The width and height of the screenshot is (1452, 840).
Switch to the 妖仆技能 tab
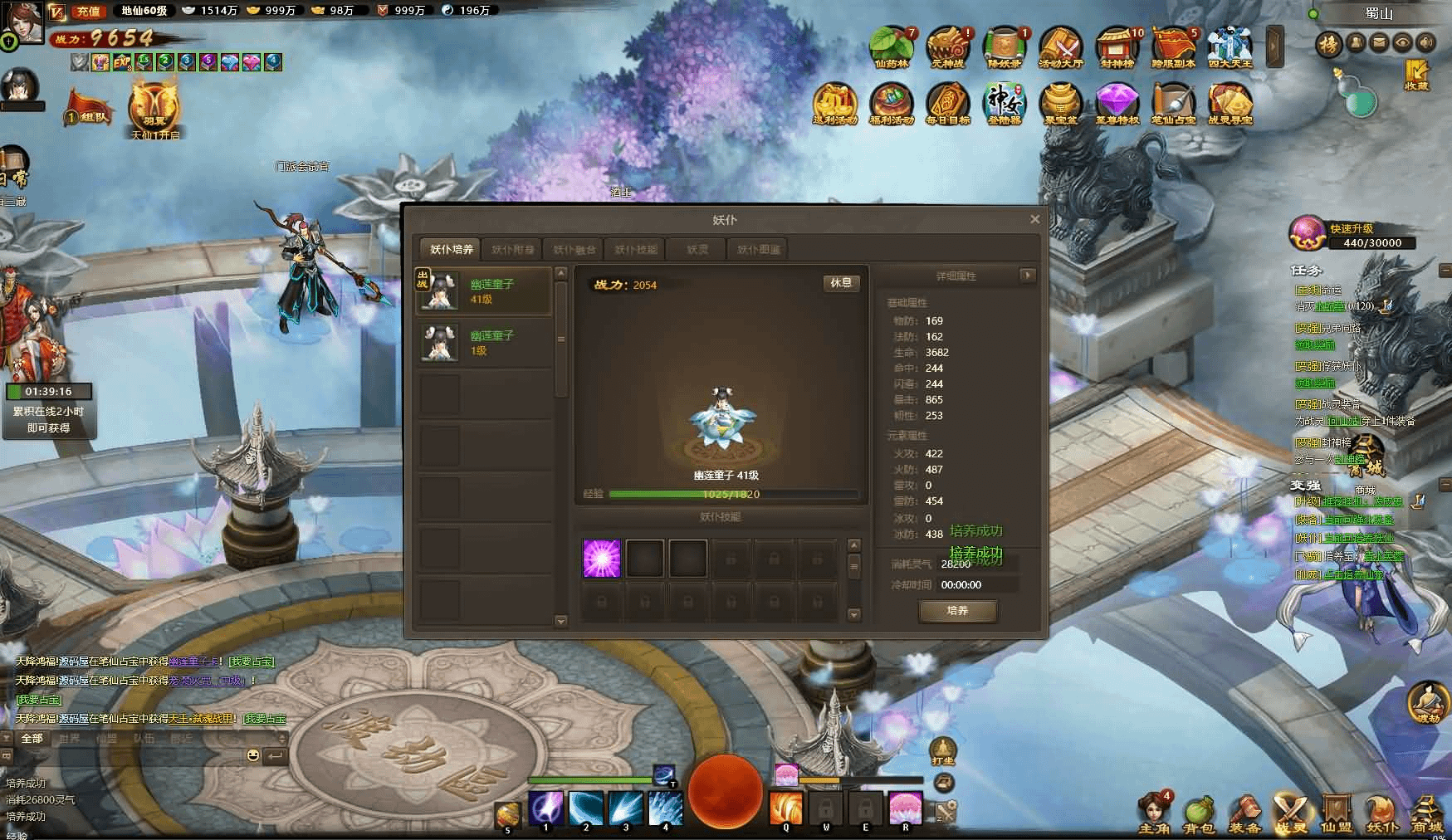[636, 249]
